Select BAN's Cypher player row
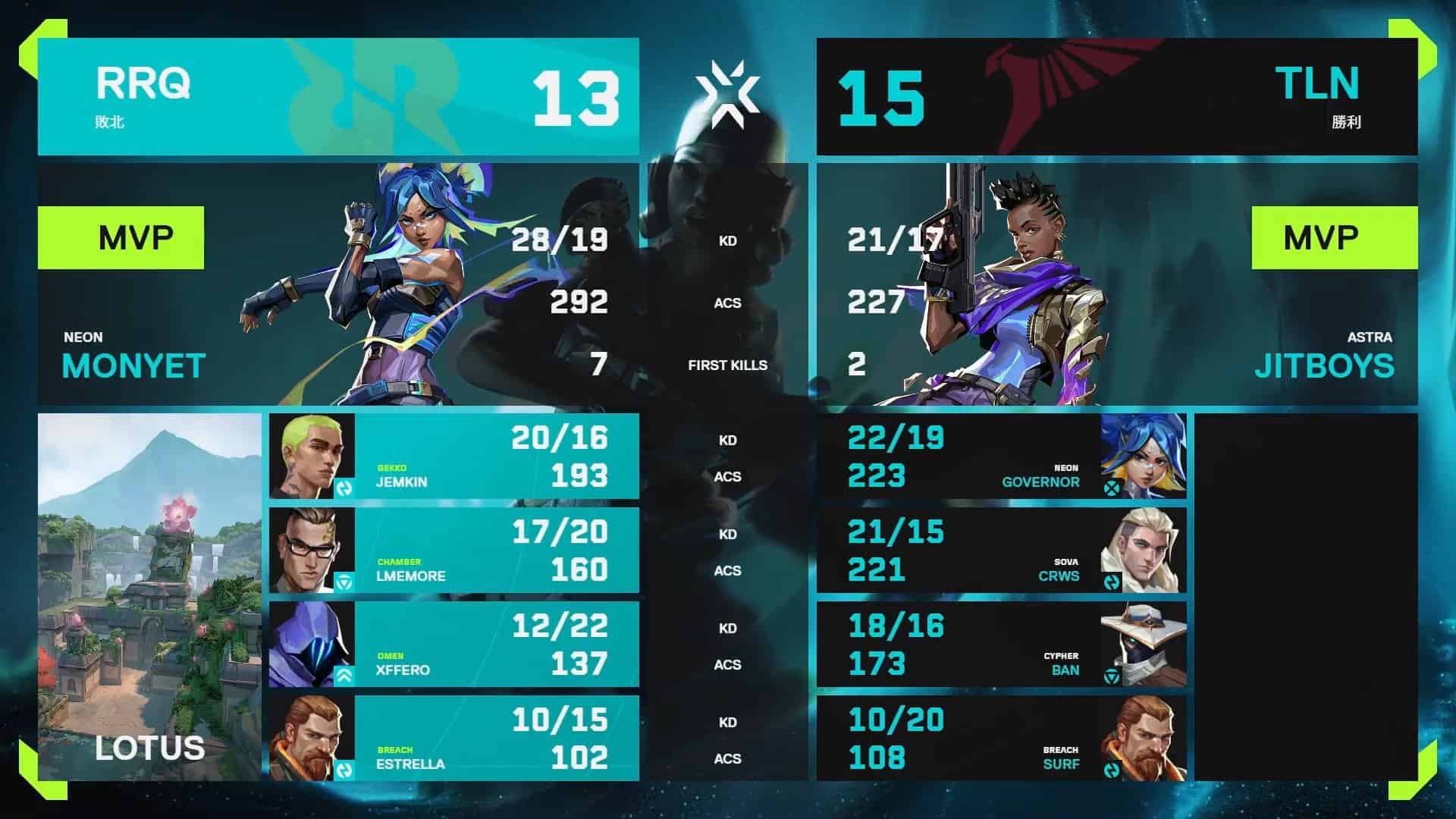The height and width of the screenshot is (819, 1456). point(1001,645)
